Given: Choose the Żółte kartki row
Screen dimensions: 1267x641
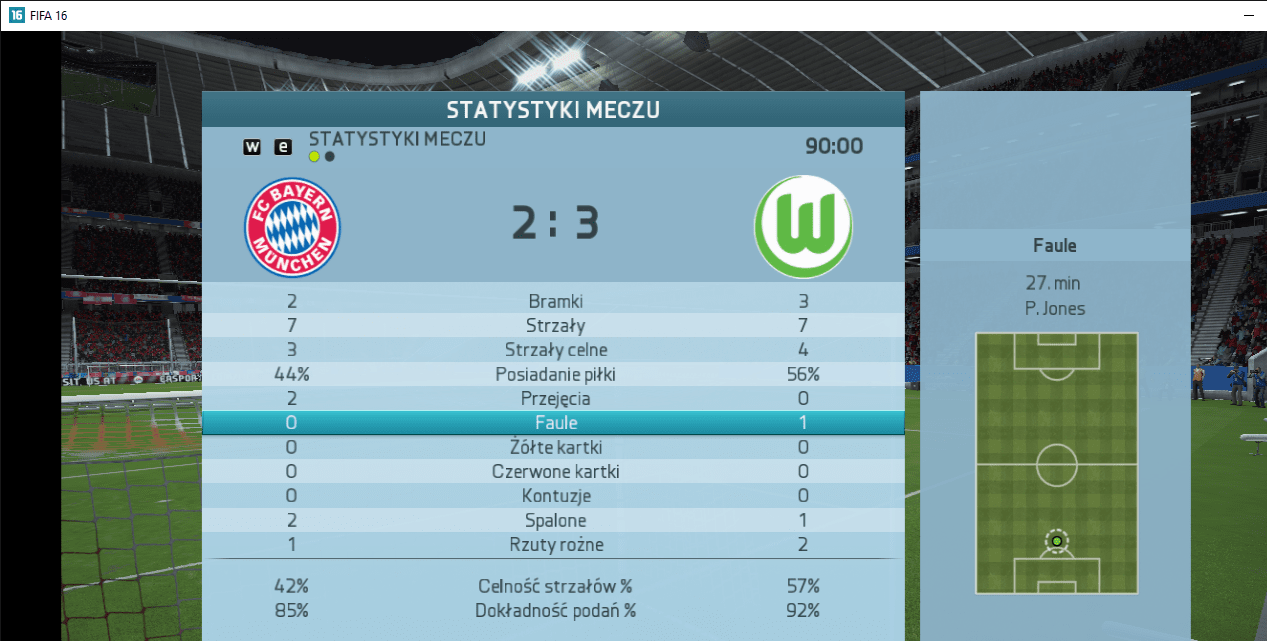Looking at the screenshot, I should [x=555, y=447].
